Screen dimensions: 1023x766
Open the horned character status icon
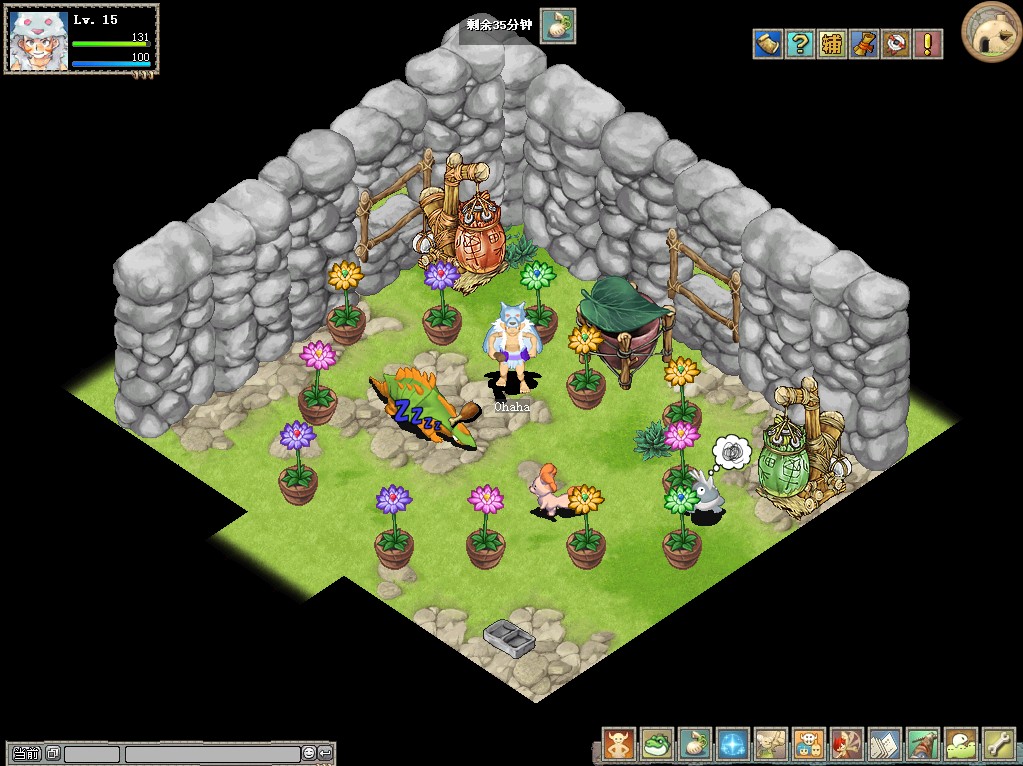619,745
